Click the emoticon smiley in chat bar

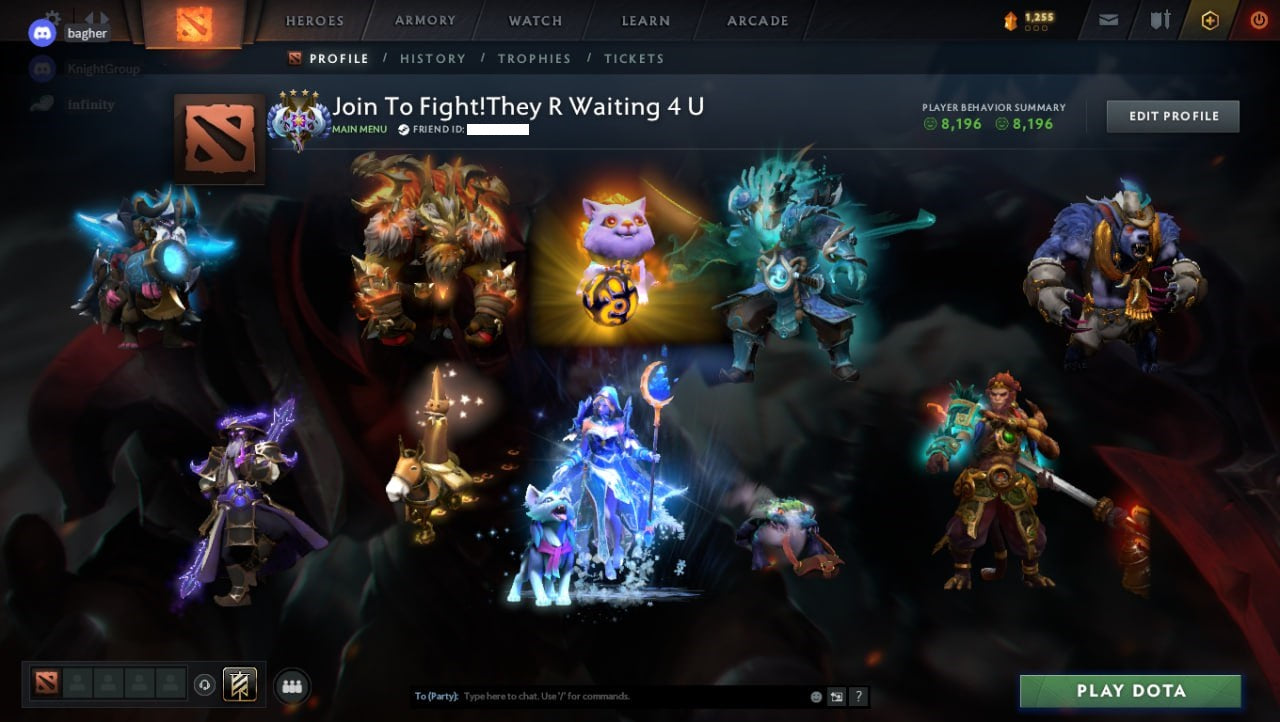coord(815,696)
